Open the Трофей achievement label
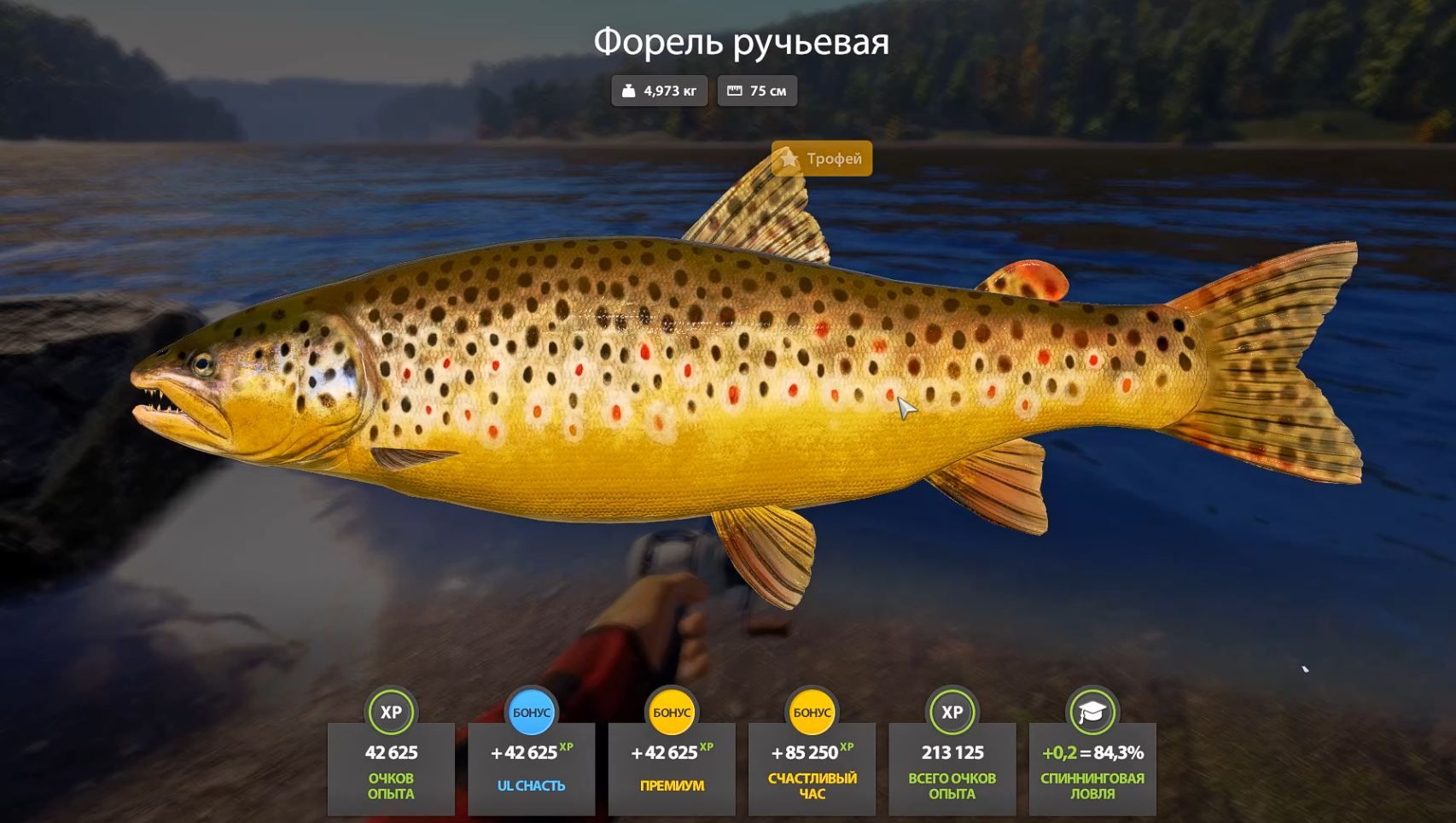 (x=822, y=159)
